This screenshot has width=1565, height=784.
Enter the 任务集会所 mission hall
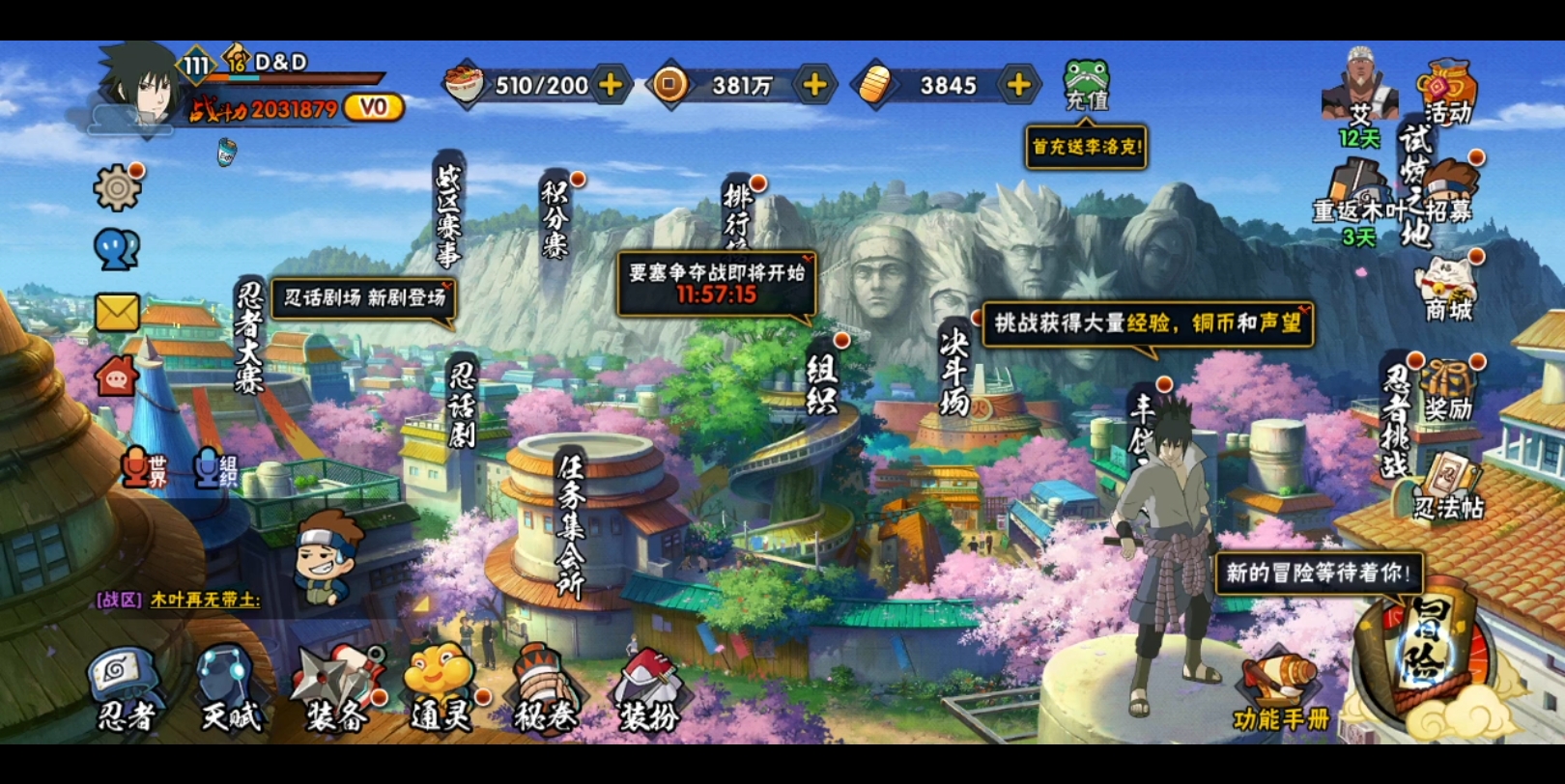(x=570, y=525)
